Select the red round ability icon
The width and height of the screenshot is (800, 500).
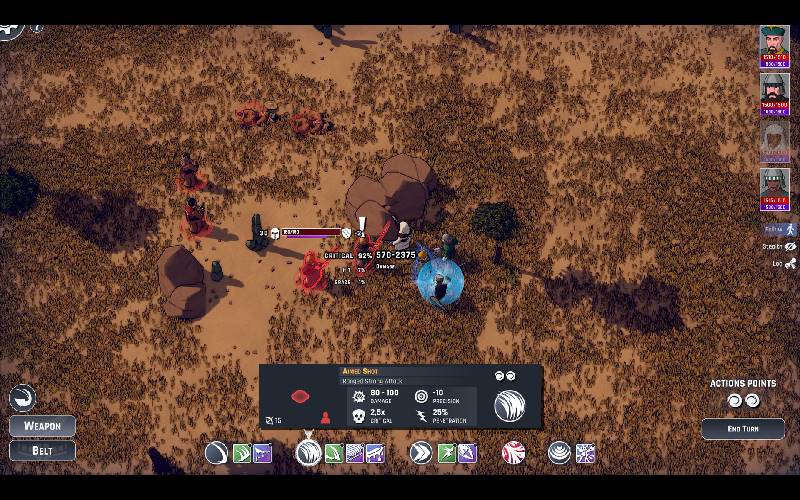tap(513, 453)
